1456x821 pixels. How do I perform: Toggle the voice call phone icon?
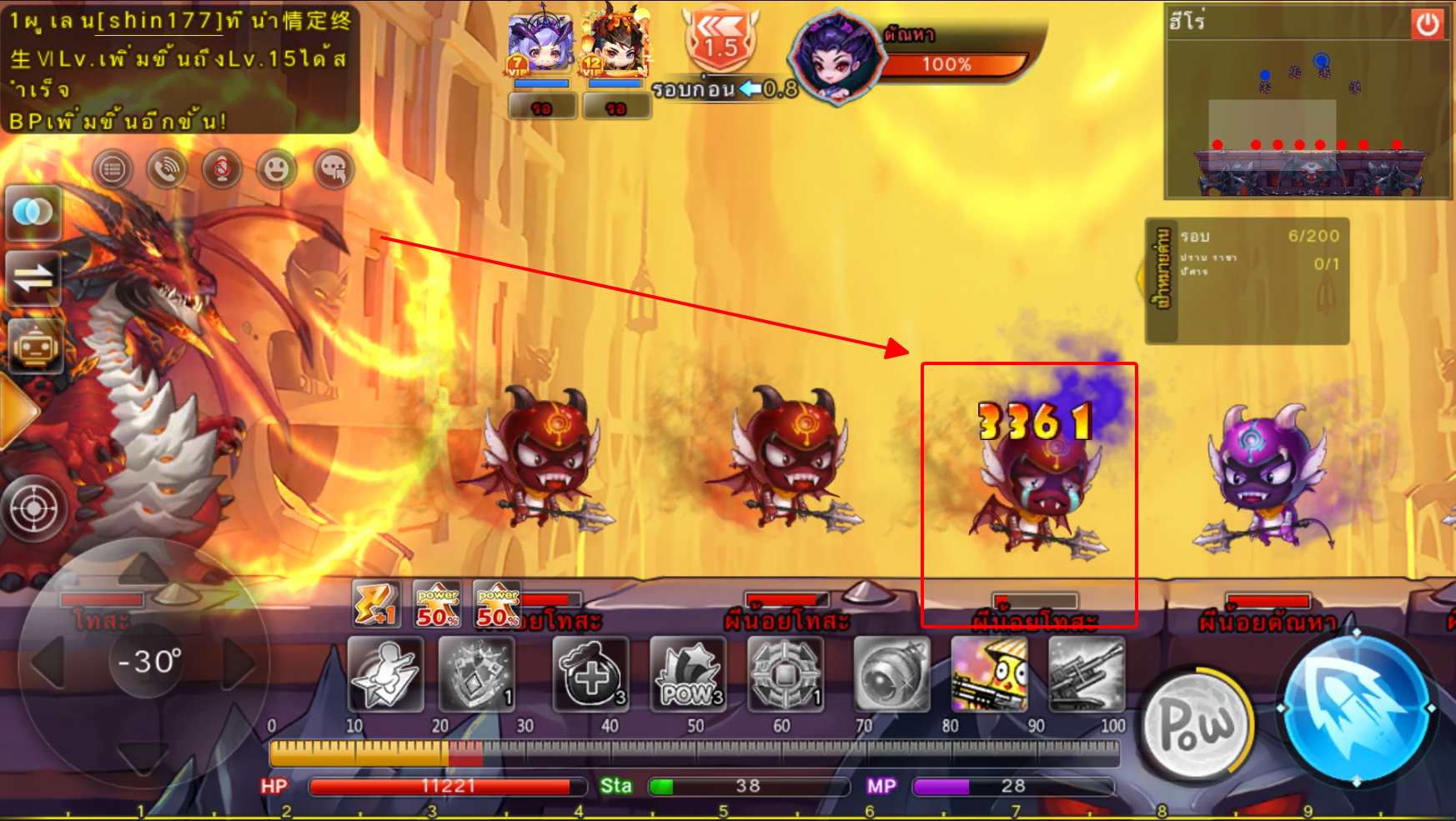pos(167,170)
